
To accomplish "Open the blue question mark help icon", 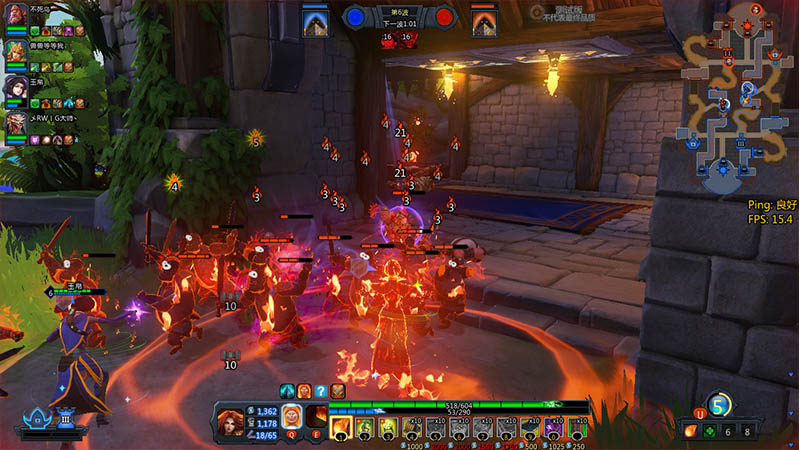I will click(321, 391).
